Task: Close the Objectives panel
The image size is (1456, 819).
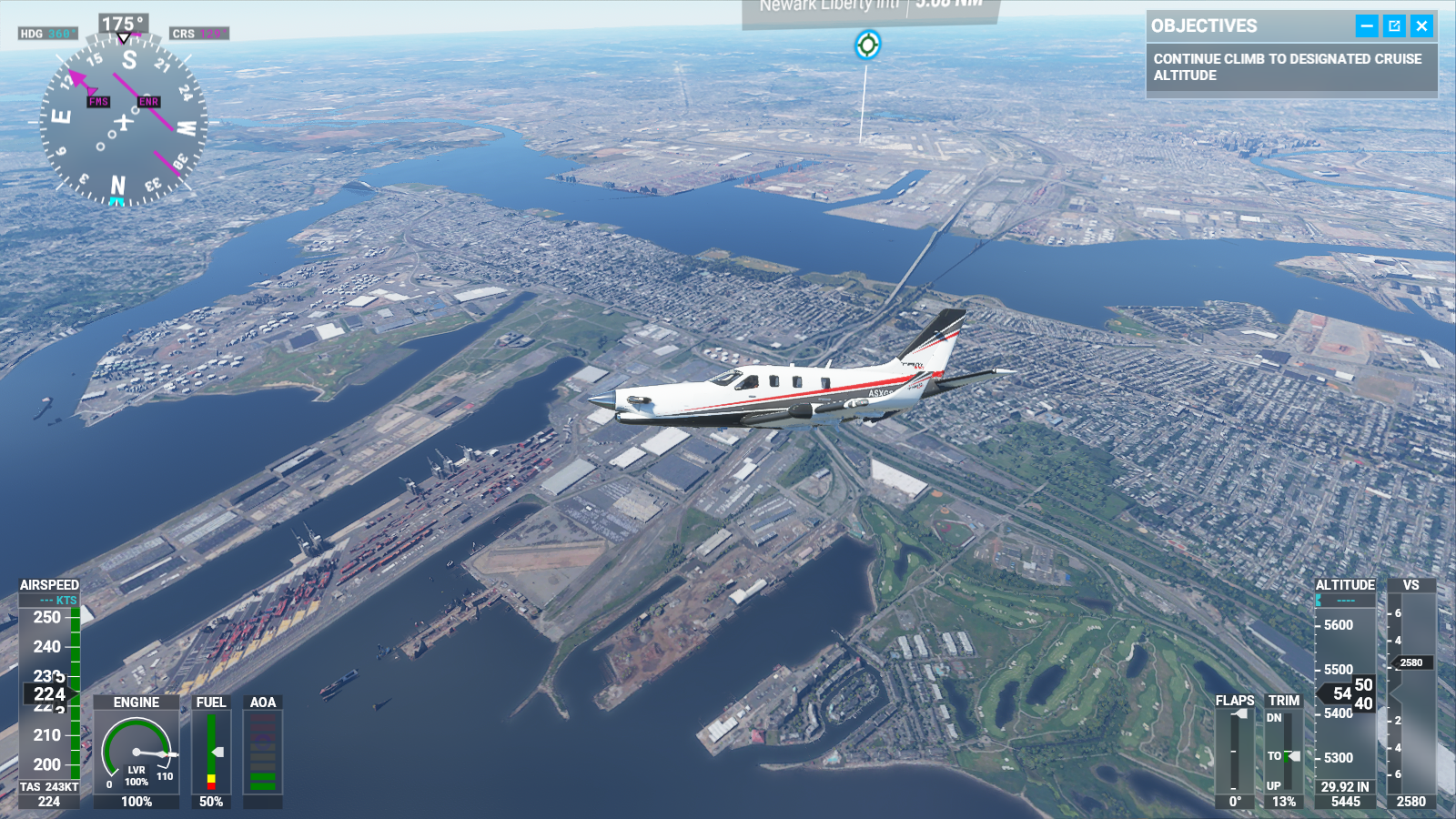Action: [x=1421, y=26]
